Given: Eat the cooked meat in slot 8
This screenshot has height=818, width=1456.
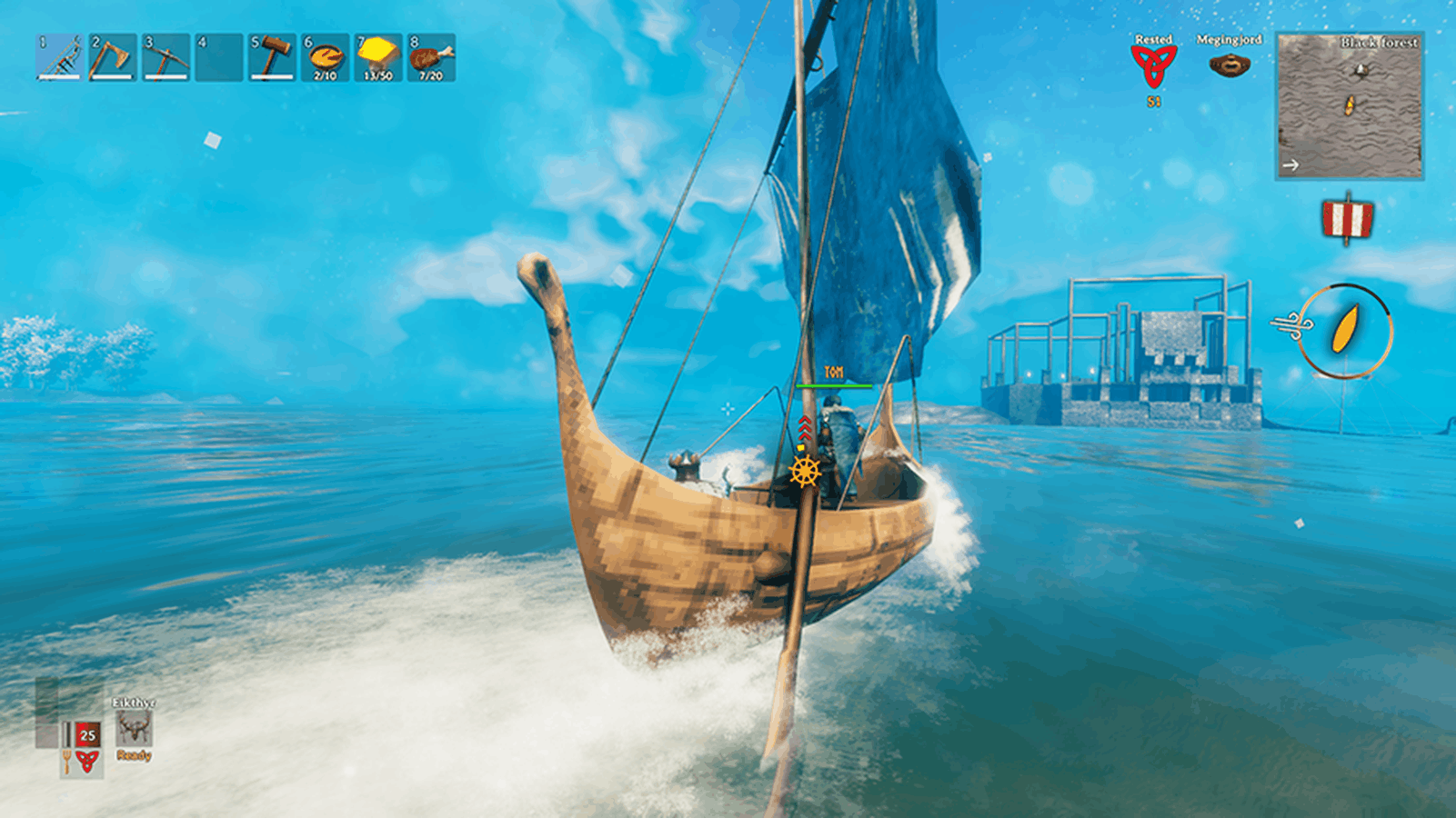Looking at the screenshot, I should (x=431, y=57).
